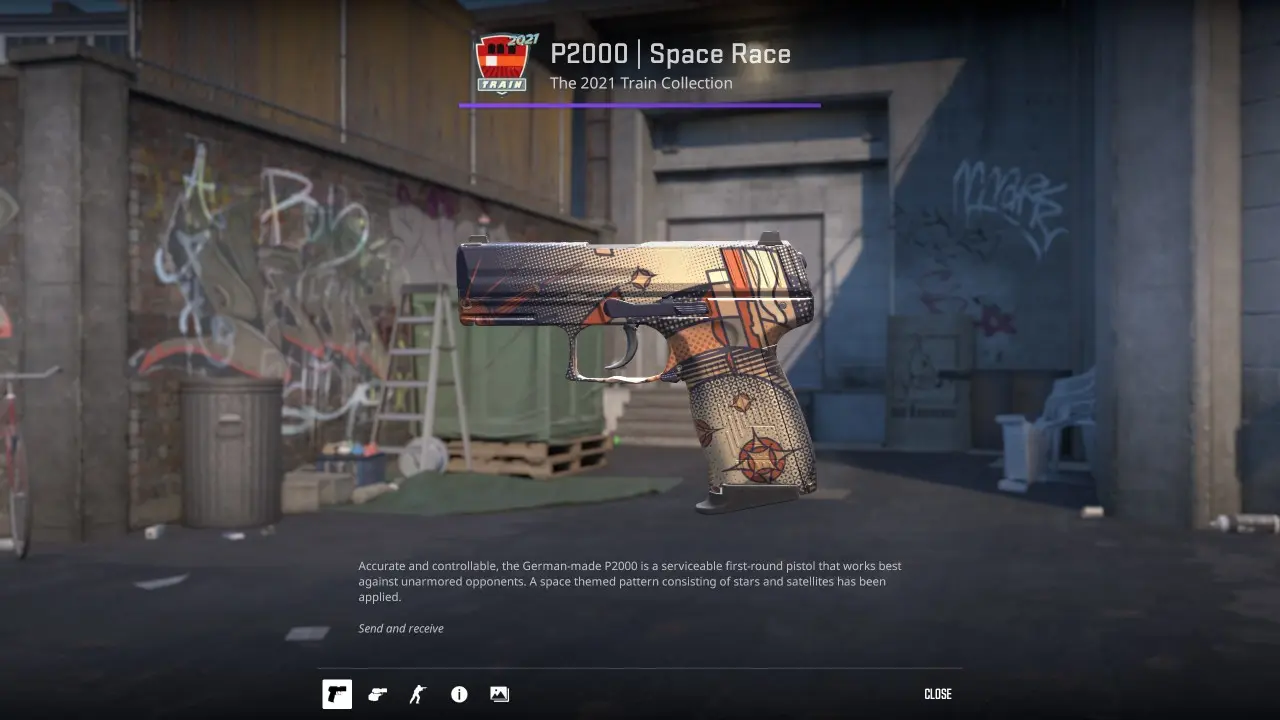Click the picture background icon
1280x720 pixels.
click(499, 694)
